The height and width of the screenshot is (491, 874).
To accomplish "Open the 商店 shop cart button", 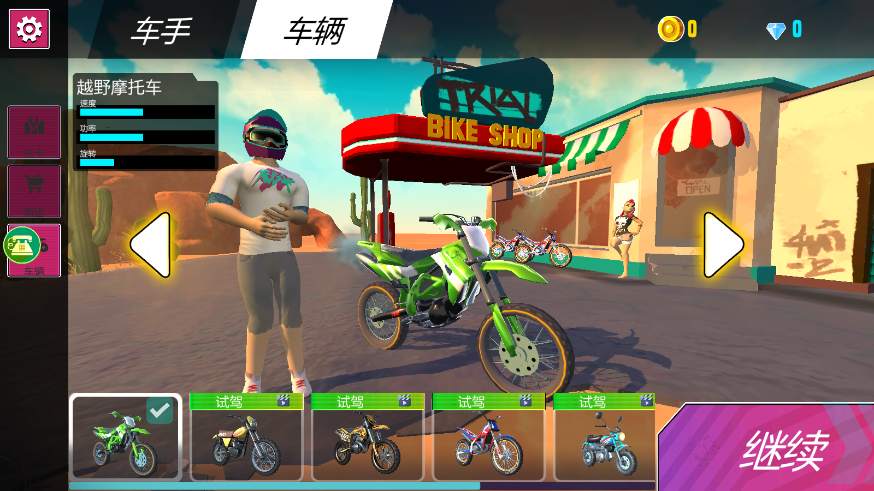I will coord(34,190).
